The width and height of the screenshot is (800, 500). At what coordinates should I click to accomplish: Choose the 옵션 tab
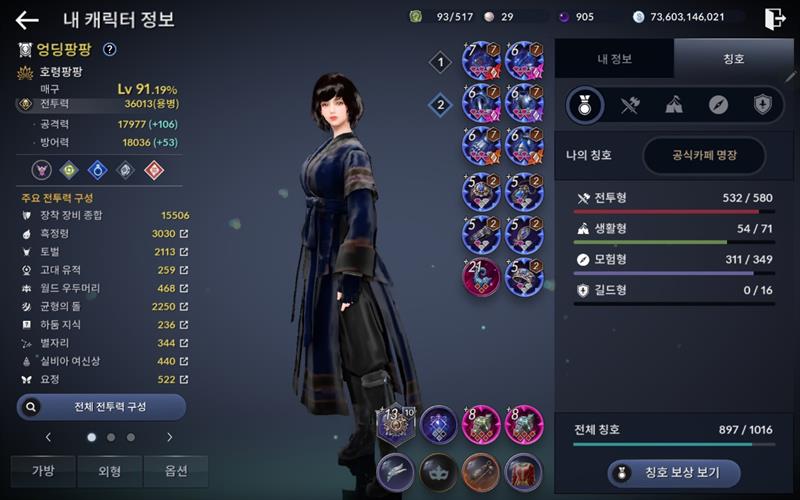coord(175,471)
